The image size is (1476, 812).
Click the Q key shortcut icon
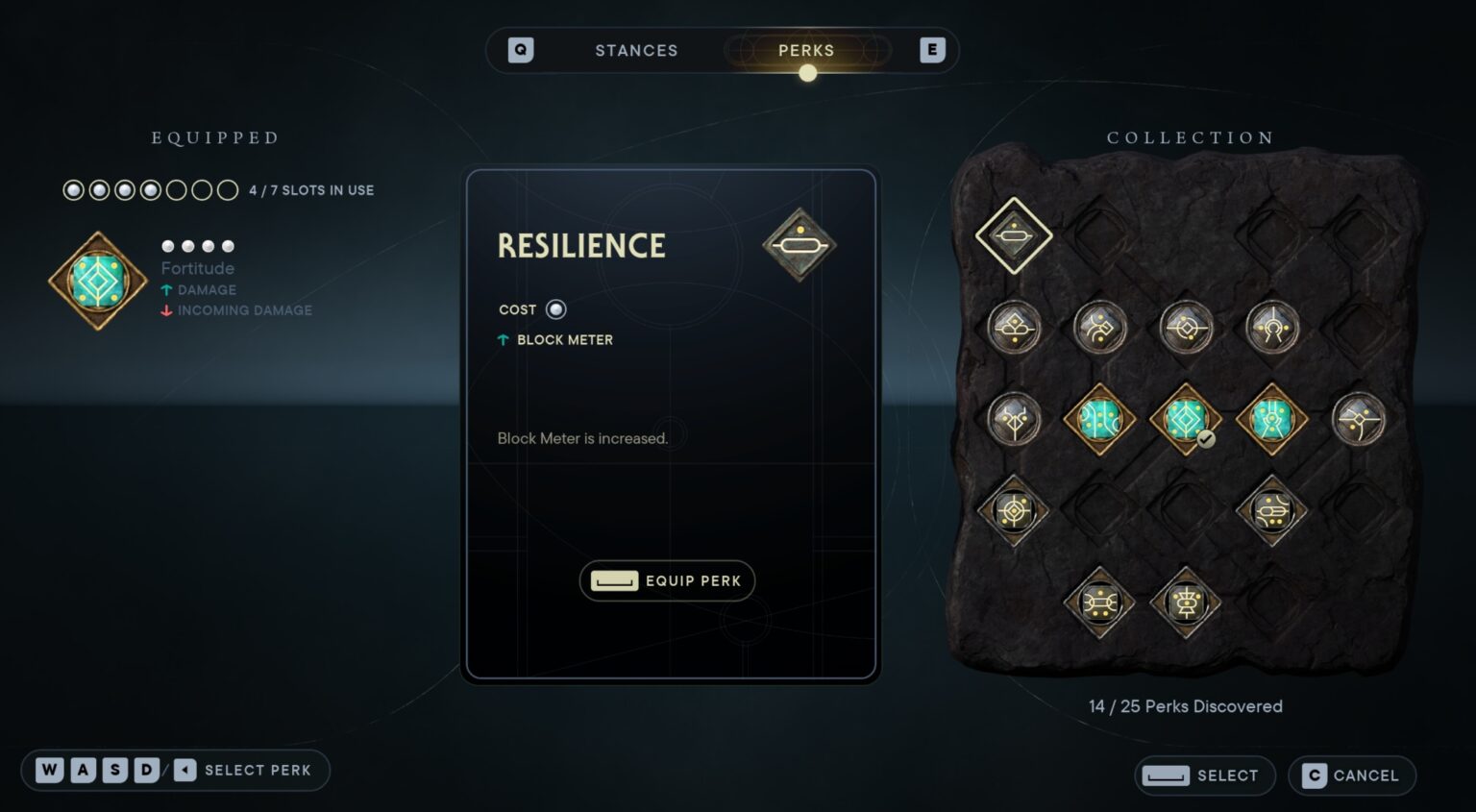tap(519, 50)
